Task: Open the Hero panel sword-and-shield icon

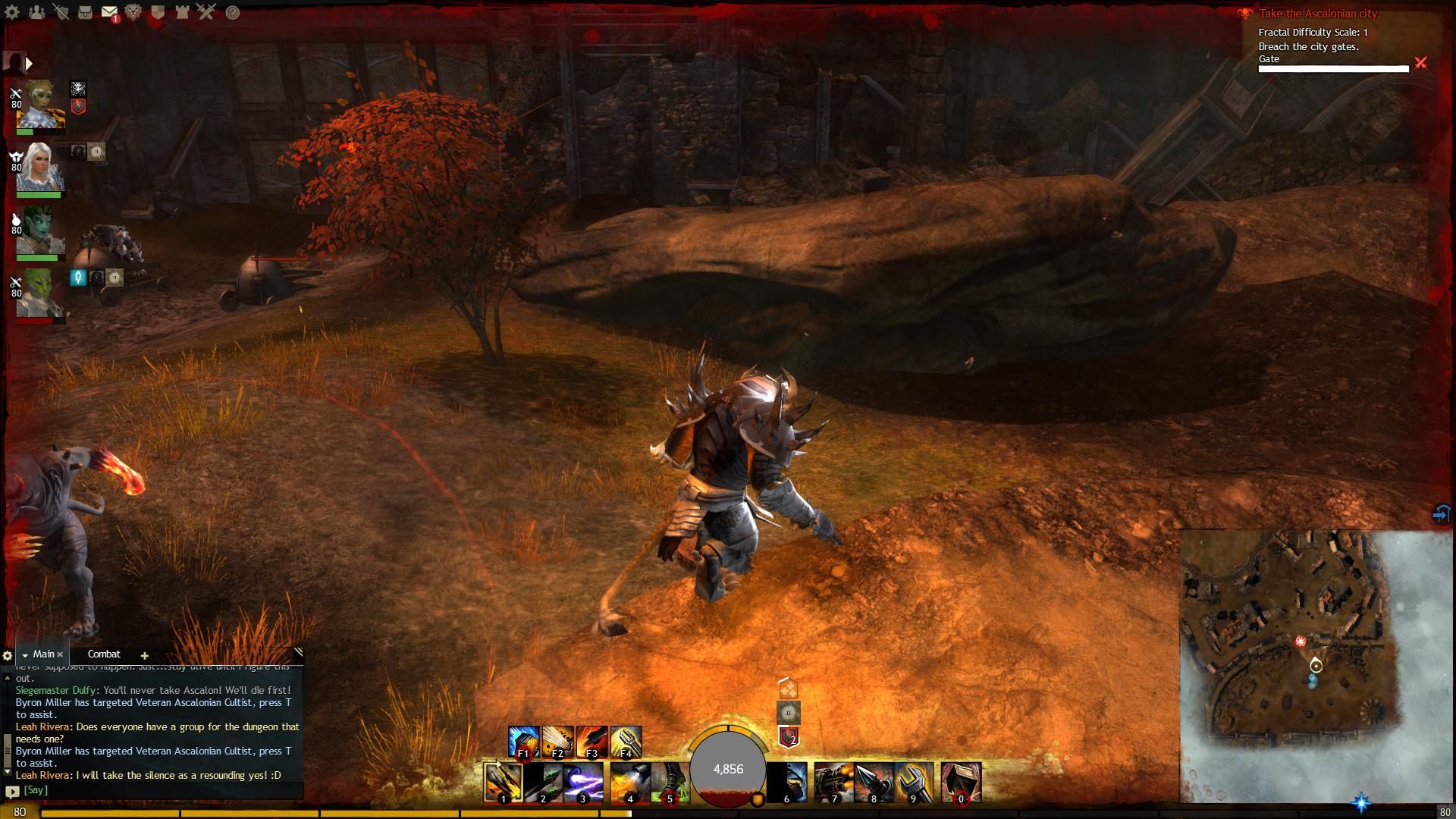Action: 61,12
